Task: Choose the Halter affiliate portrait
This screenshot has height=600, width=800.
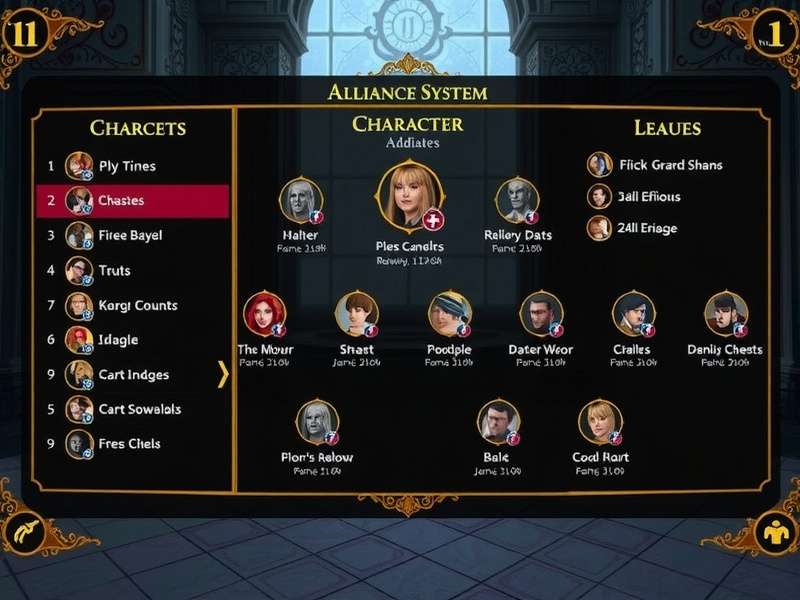Action: pyautogui.click(x=300, y=202)
